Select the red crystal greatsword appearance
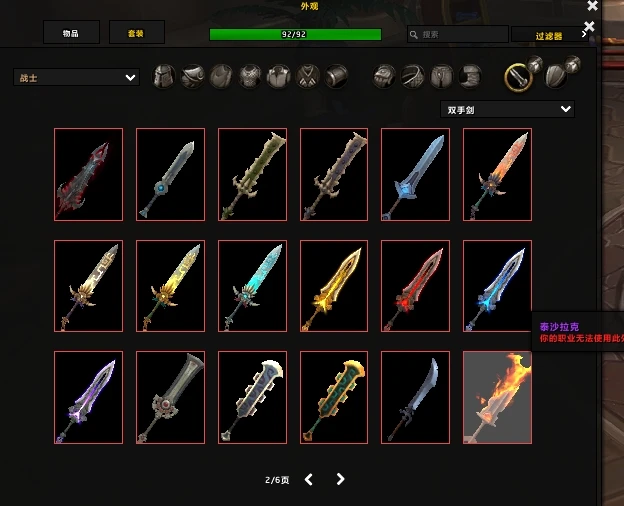The image size is (624, 506). pyautogui.click(x=415, y=286)
